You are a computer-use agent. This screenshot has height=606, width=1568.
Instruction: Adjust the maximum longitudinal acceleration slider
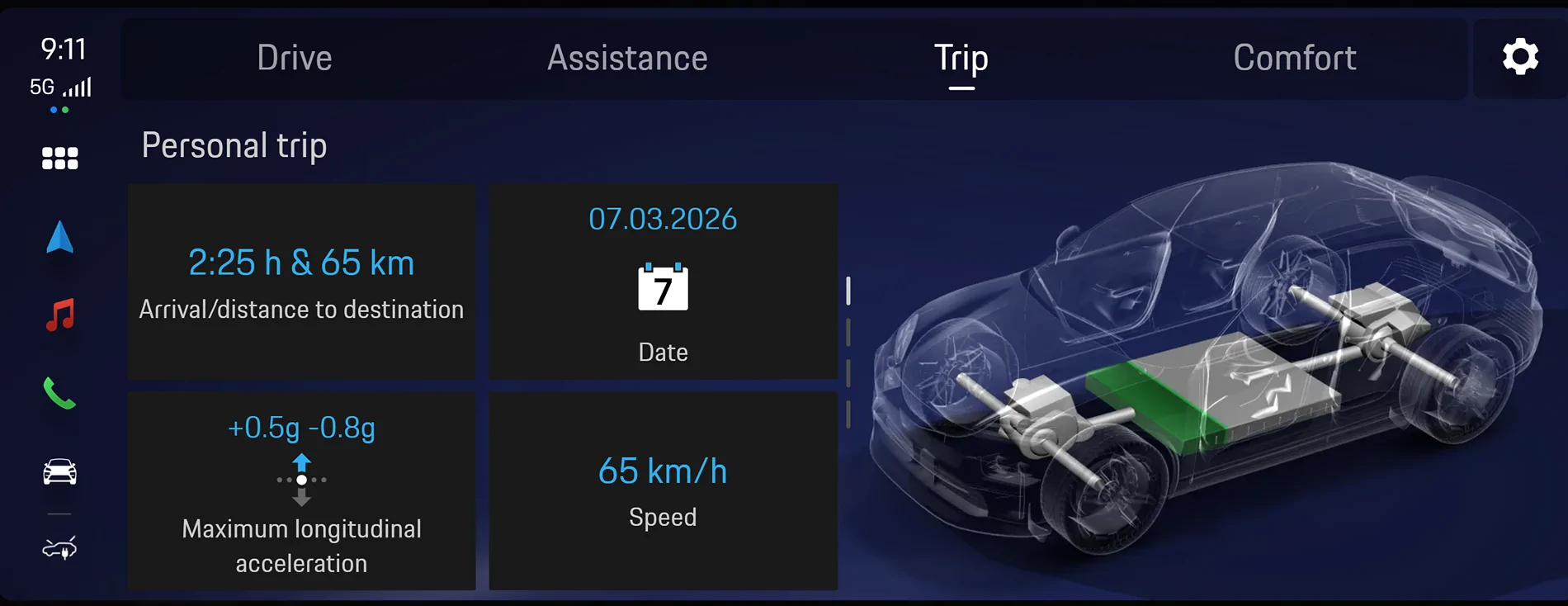(302, 480)
